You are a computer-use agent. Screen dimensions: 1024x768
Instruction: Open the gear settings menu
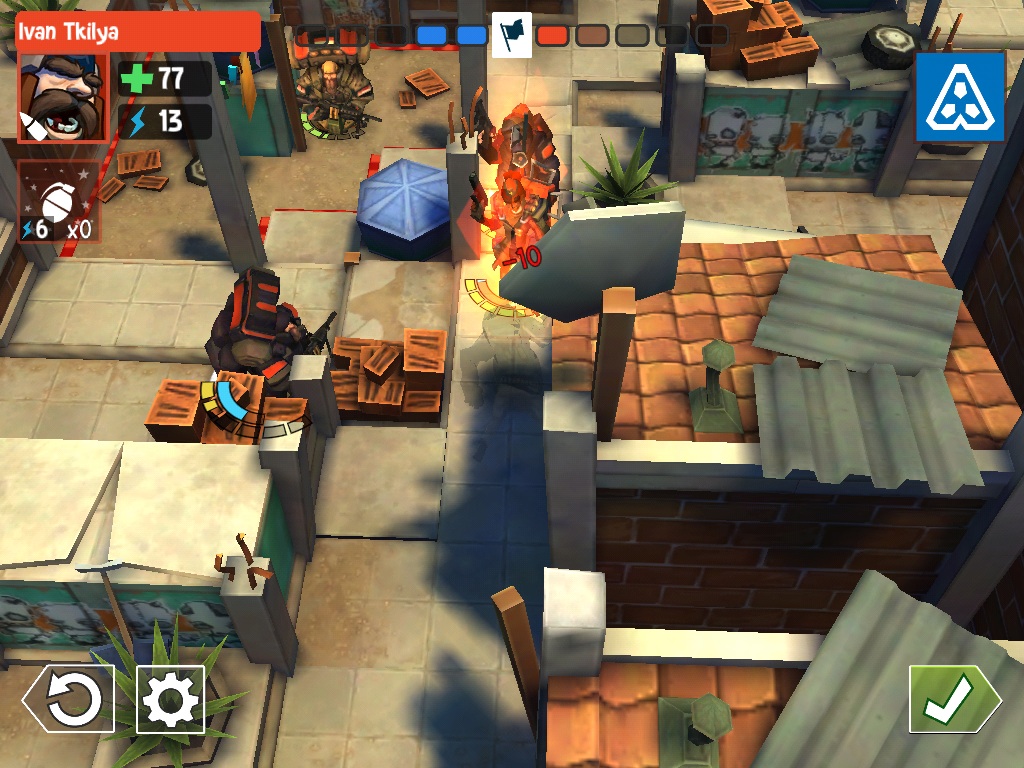coord(170,700)
